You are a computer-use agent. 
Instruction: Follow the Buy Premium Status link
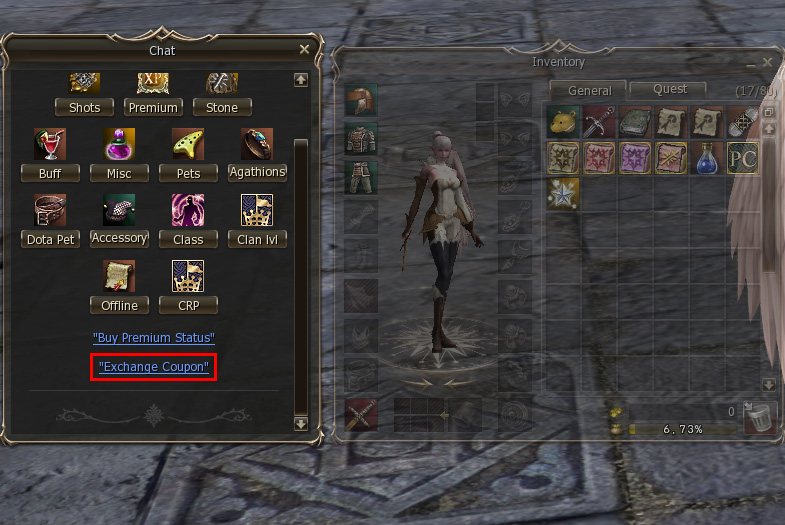click(153, 338)
